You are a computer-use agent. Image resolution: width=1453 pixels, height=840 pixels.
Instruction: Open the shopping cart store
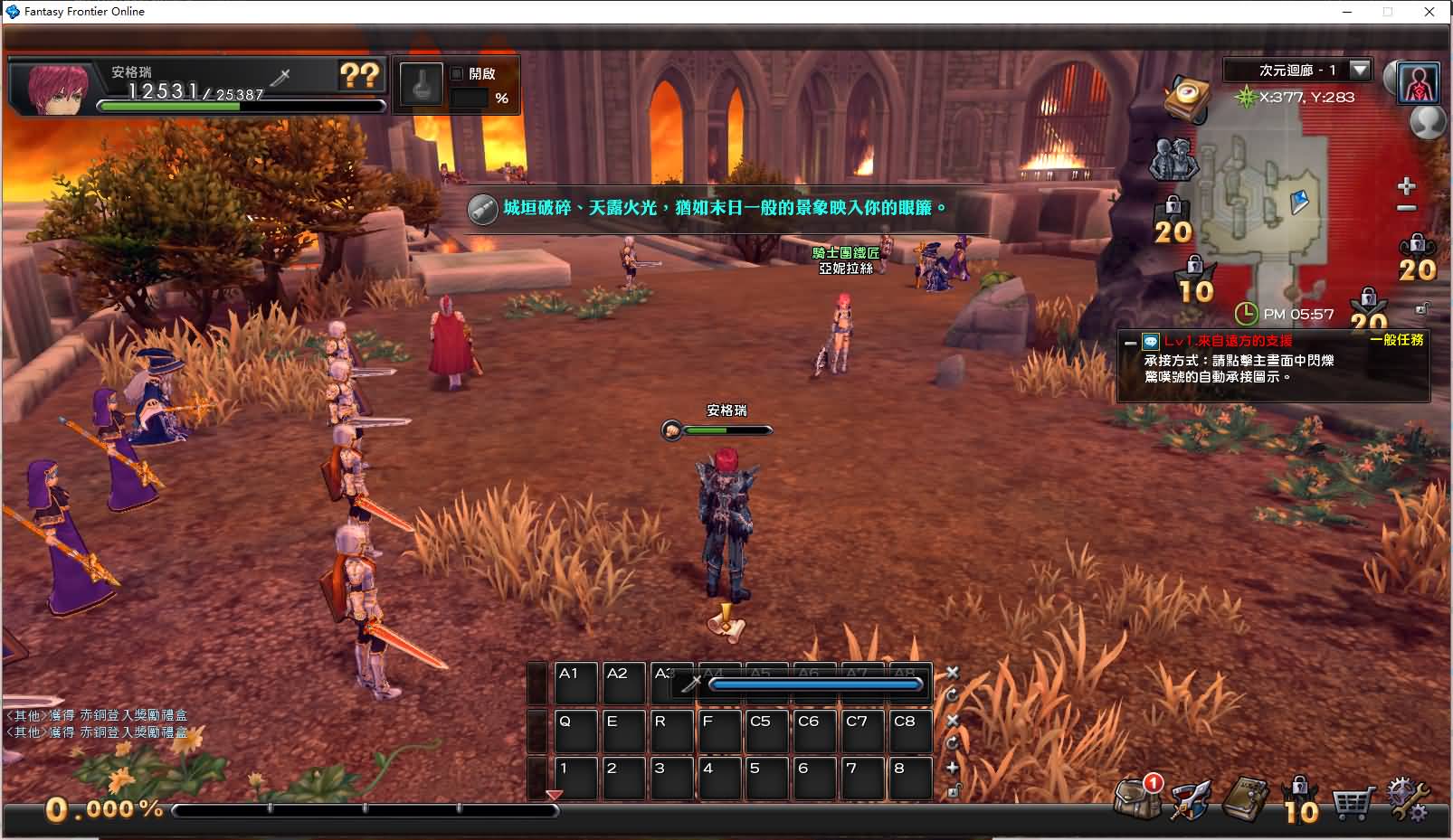pos(1353,801)
